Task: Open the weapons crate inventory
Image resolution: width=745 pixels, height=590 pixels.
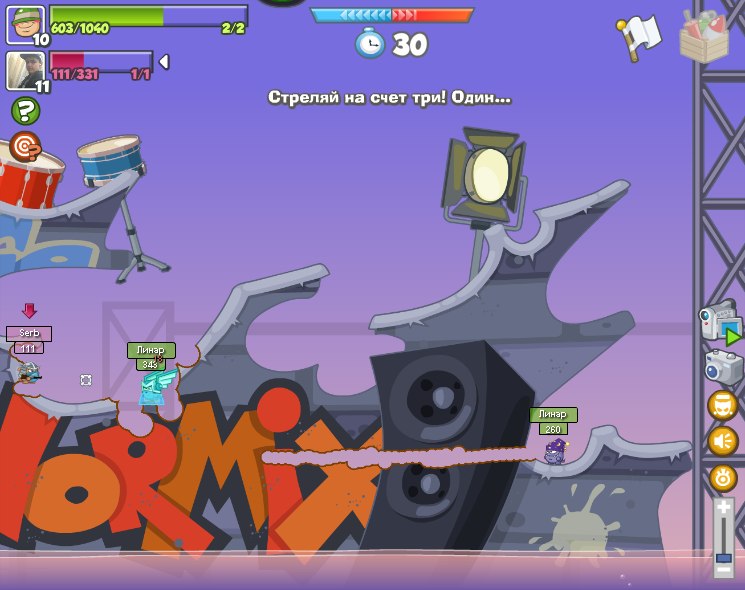Action: pos(704,37)
